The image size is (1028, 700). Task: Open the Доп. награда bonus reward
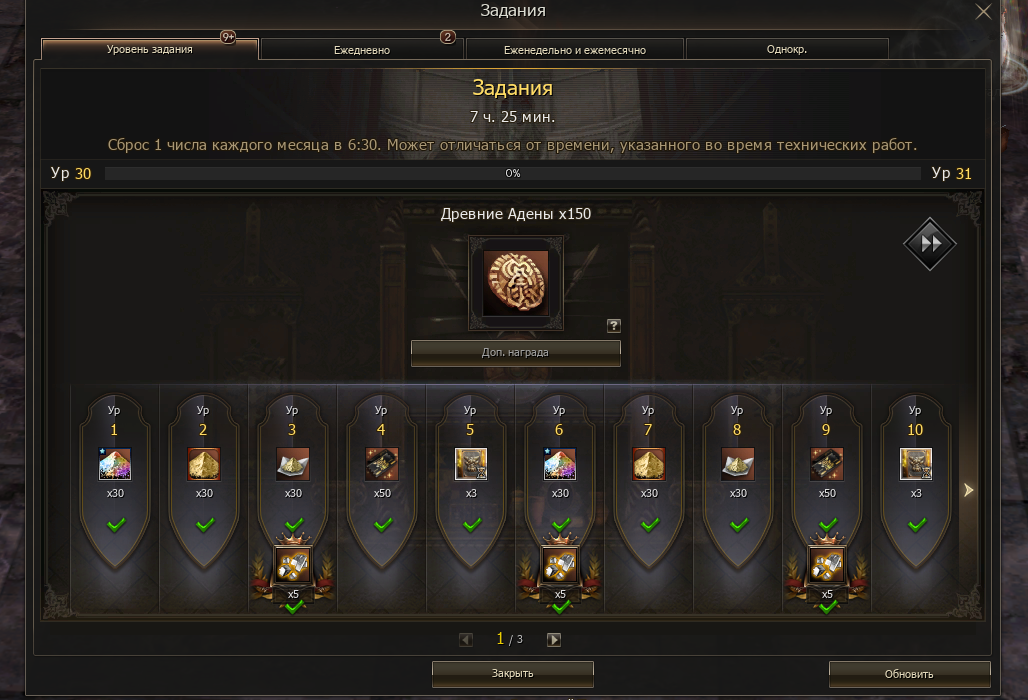pos(515,352)
